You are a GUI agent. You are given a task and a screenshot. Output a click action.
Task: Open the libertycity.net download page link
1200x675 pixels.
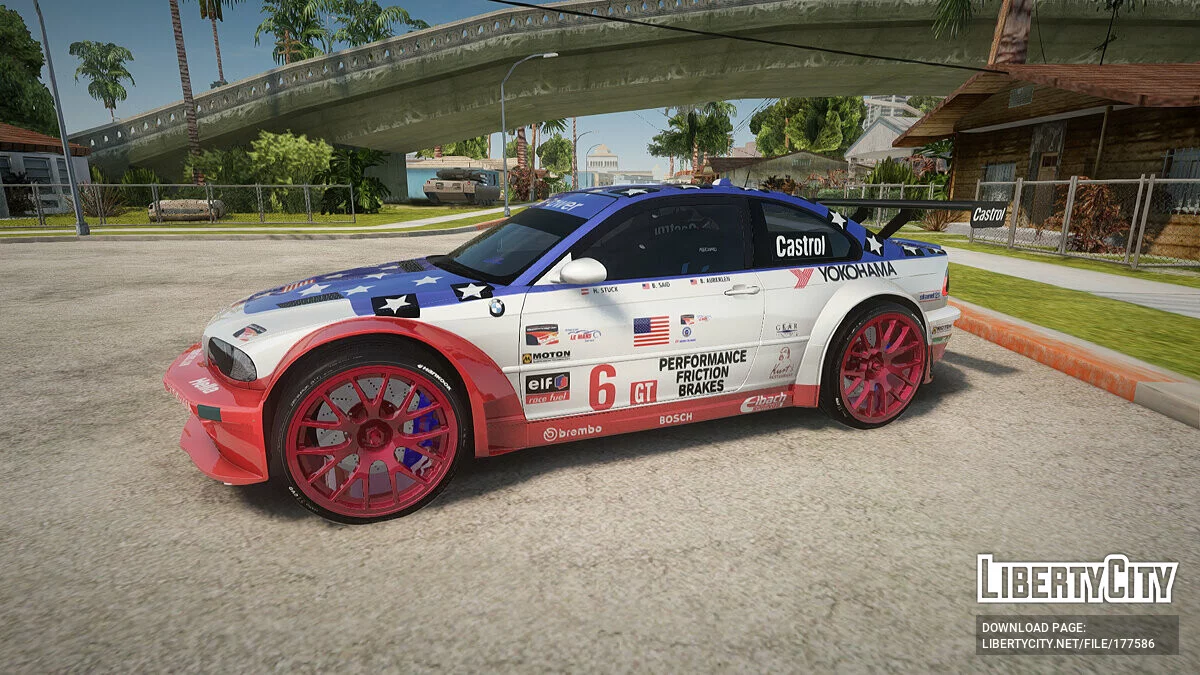click(1068, 643)
